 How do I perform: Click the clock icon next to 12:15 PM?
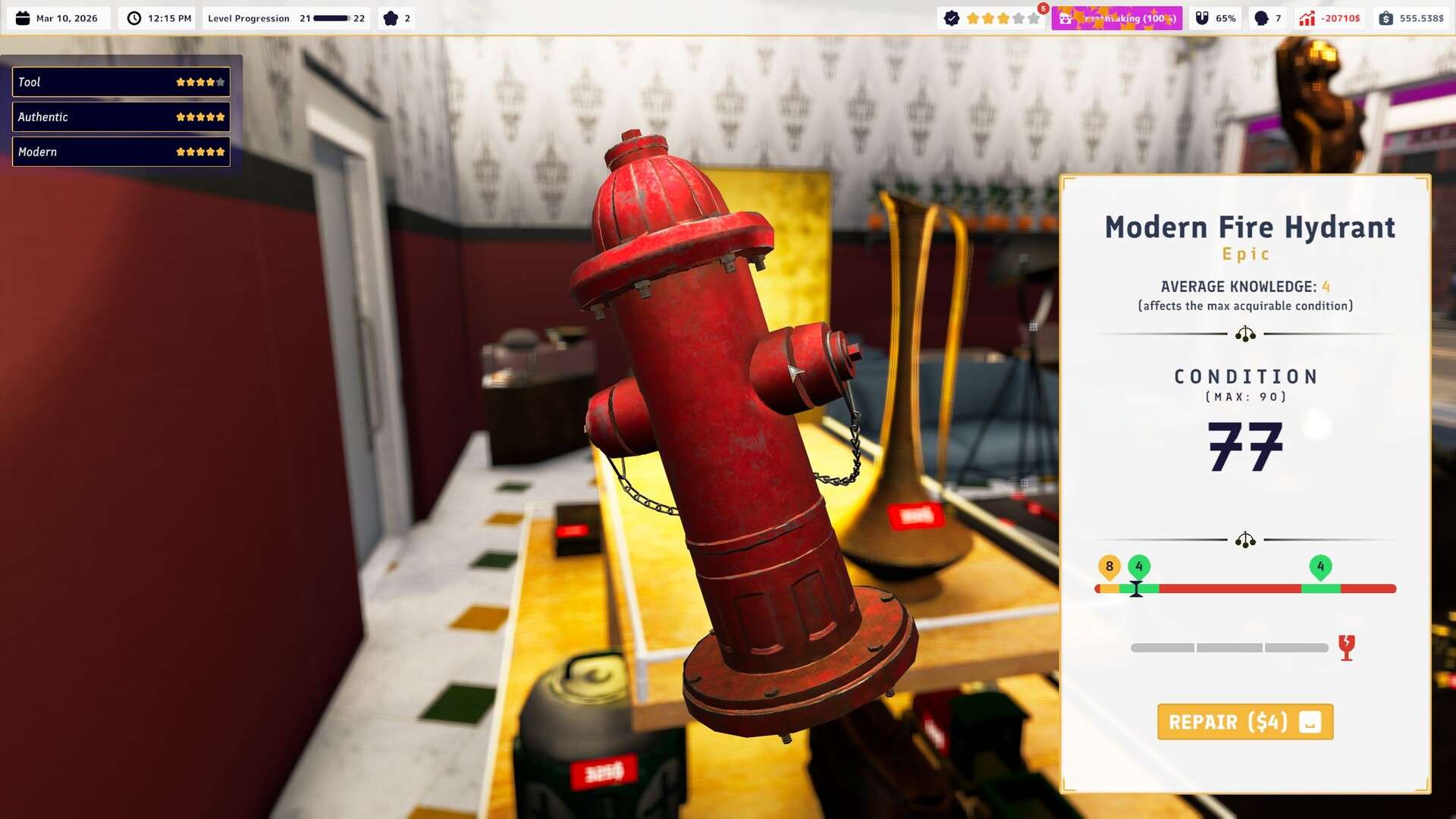[x=134, y=18]
